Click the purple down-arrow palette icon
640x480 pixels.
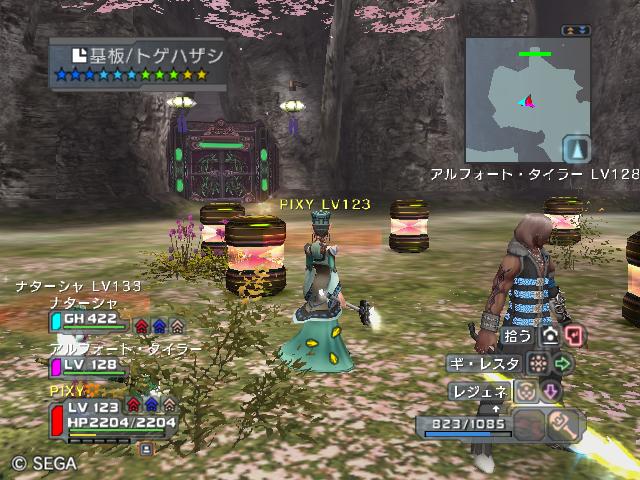pos(551,391)
